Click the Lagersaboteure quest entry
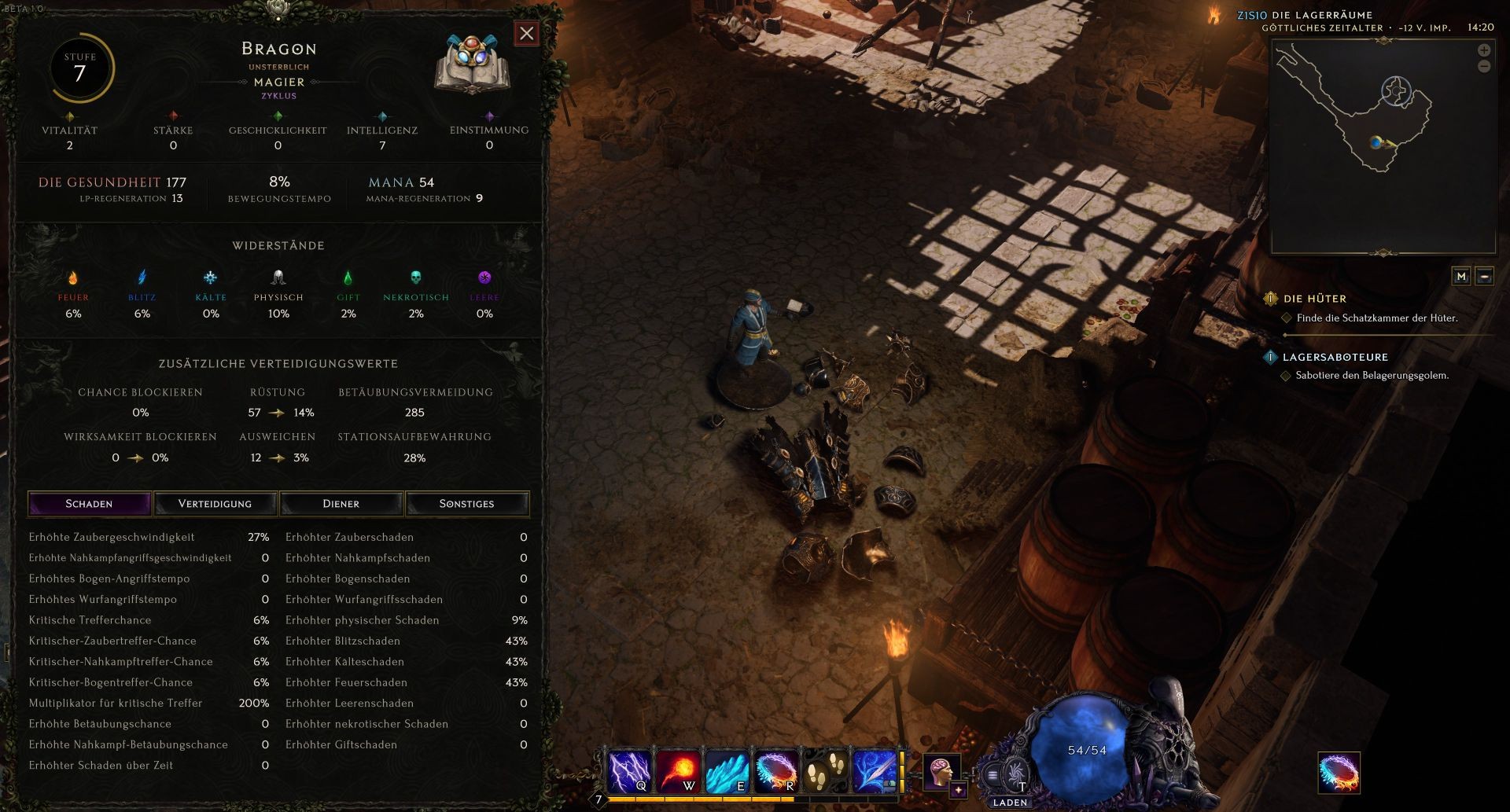 tap(1335, 357)
